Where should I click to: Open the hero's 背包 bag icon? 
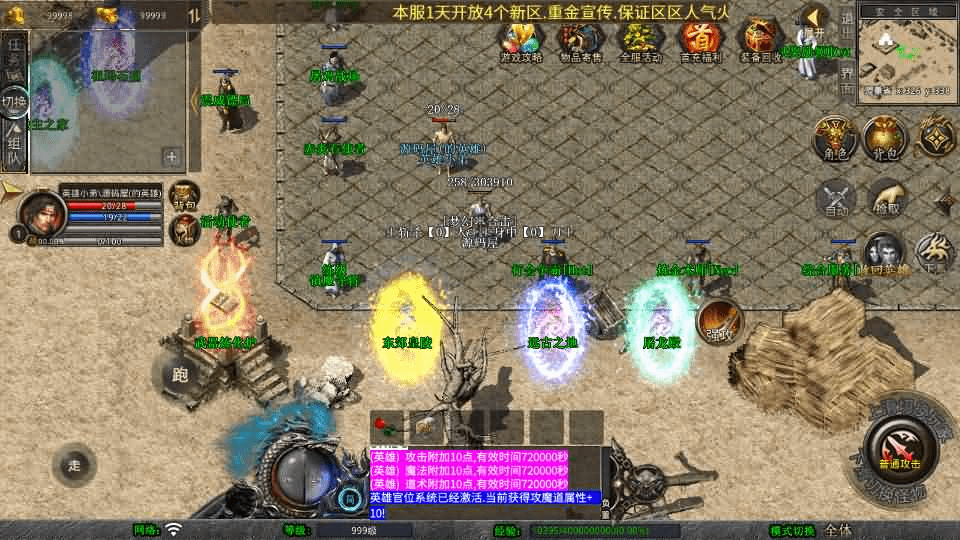183,195
